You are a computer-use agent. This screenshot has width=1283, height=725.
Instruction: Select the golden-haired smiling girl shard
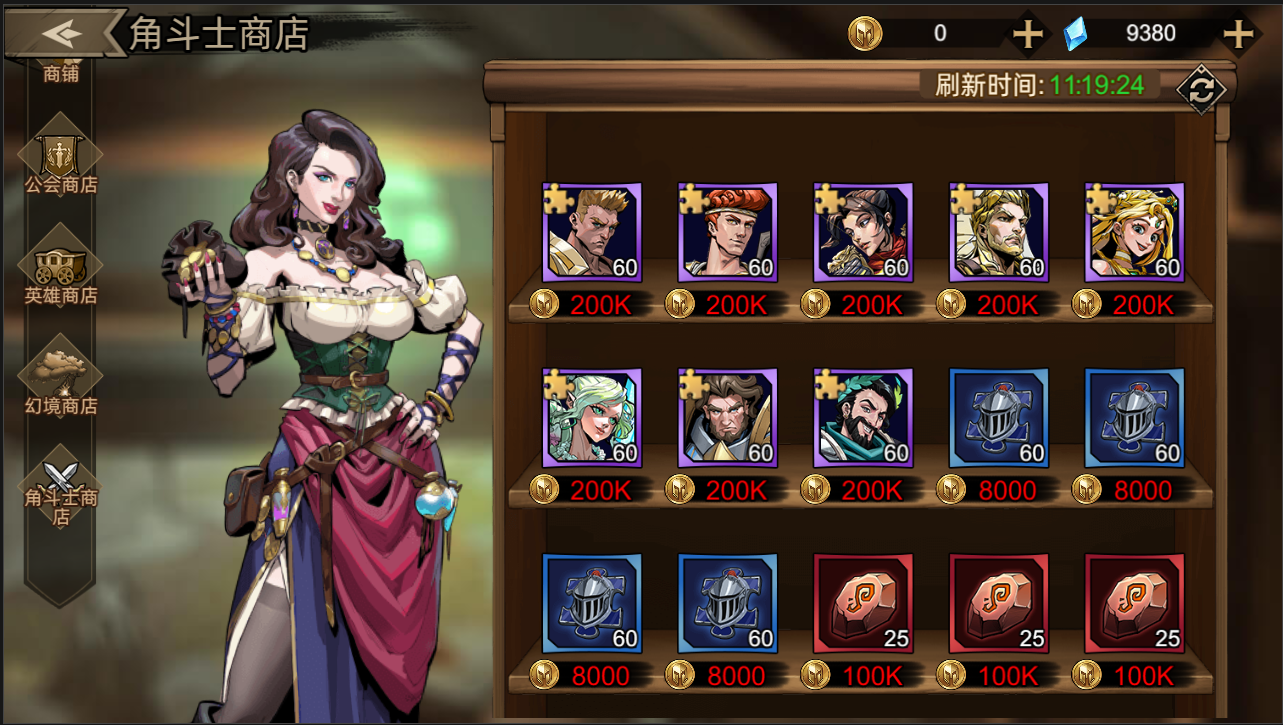(x=1134, y=233)
